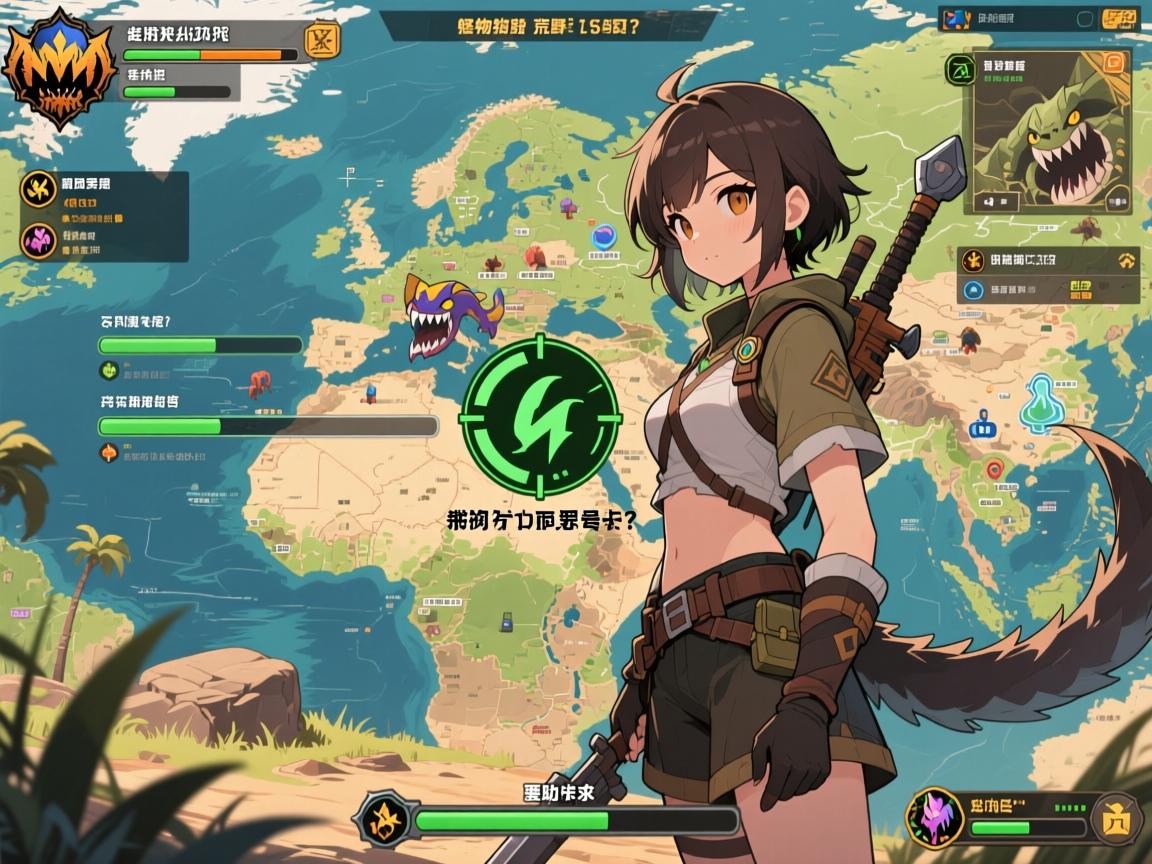Select the small green leaf icon under first bar
Image resolution: width=1152 pixels, height=864 pixels.
pos(109,370)
